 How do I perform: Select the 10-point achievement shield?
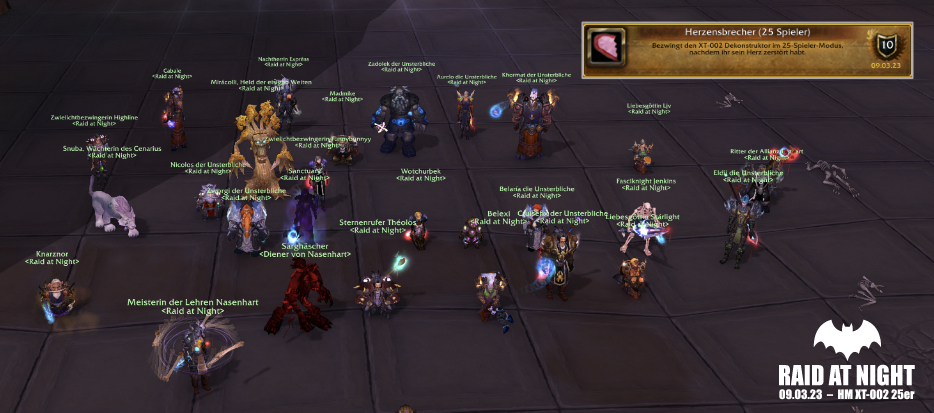pyautogui.click(x=886, y=46)
